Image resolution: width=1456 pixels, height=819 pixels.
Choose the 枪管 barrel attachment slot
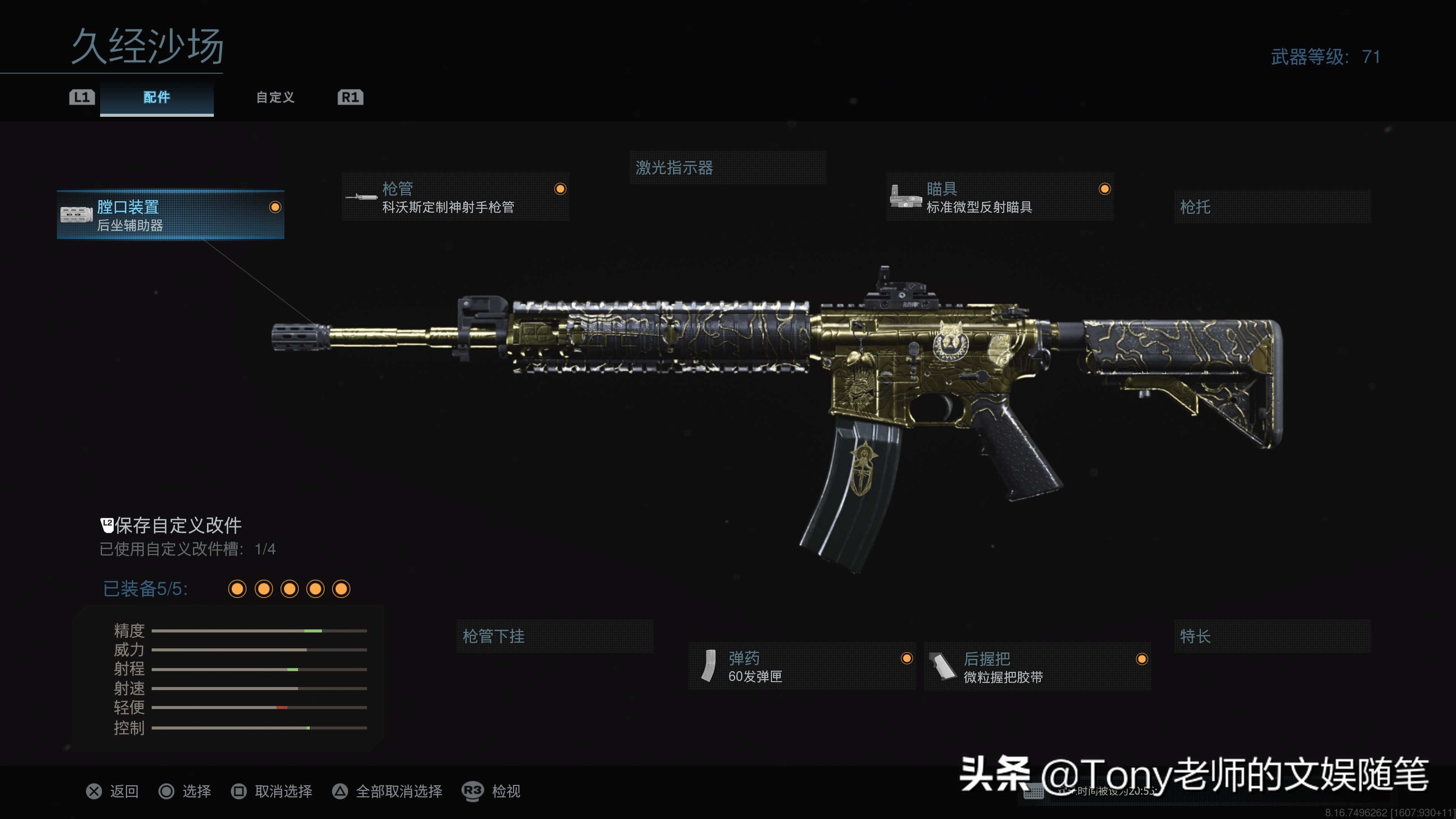pos(455,197)
